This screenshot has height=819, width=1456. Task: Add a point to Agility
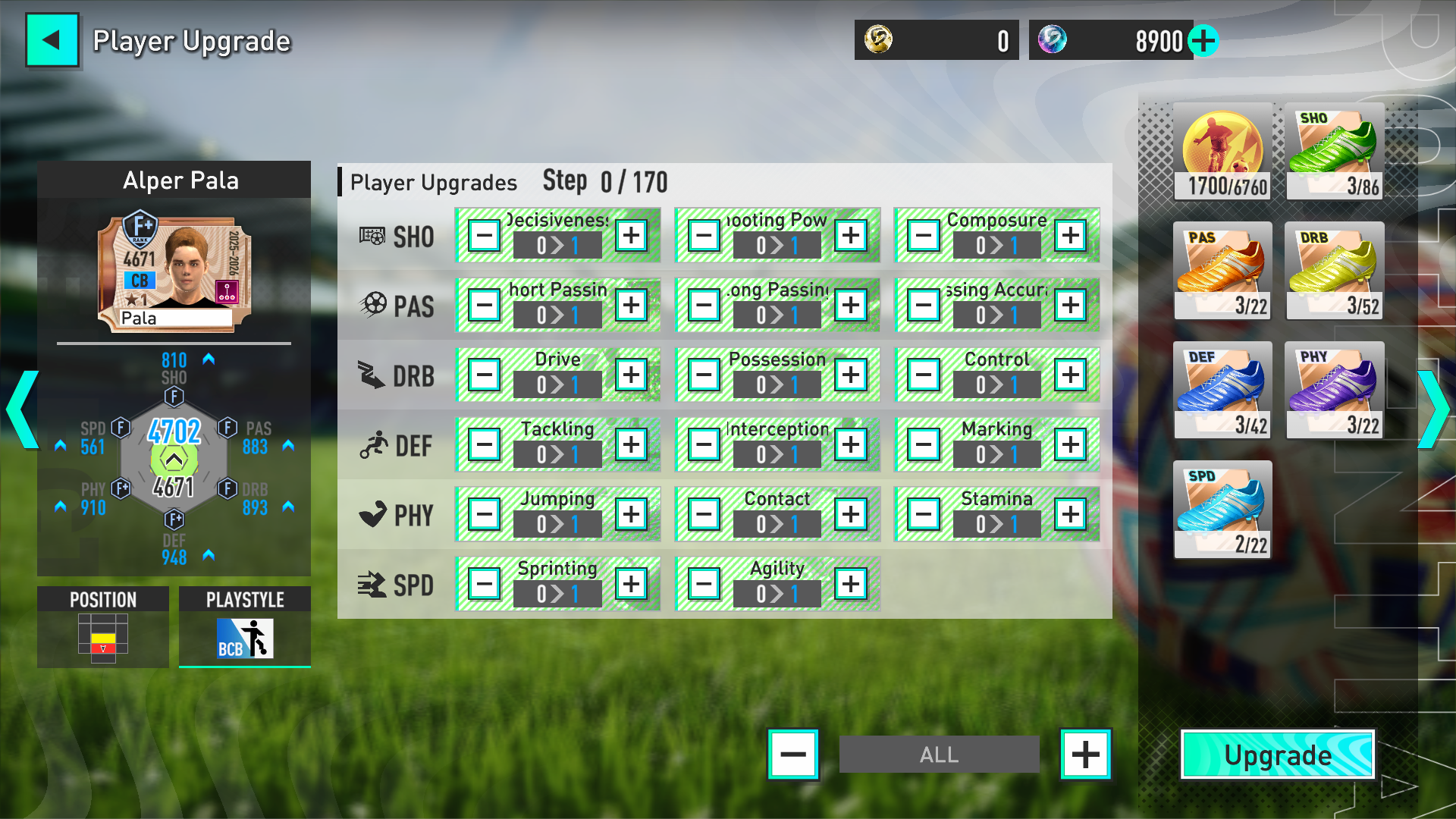coord(850,585)
